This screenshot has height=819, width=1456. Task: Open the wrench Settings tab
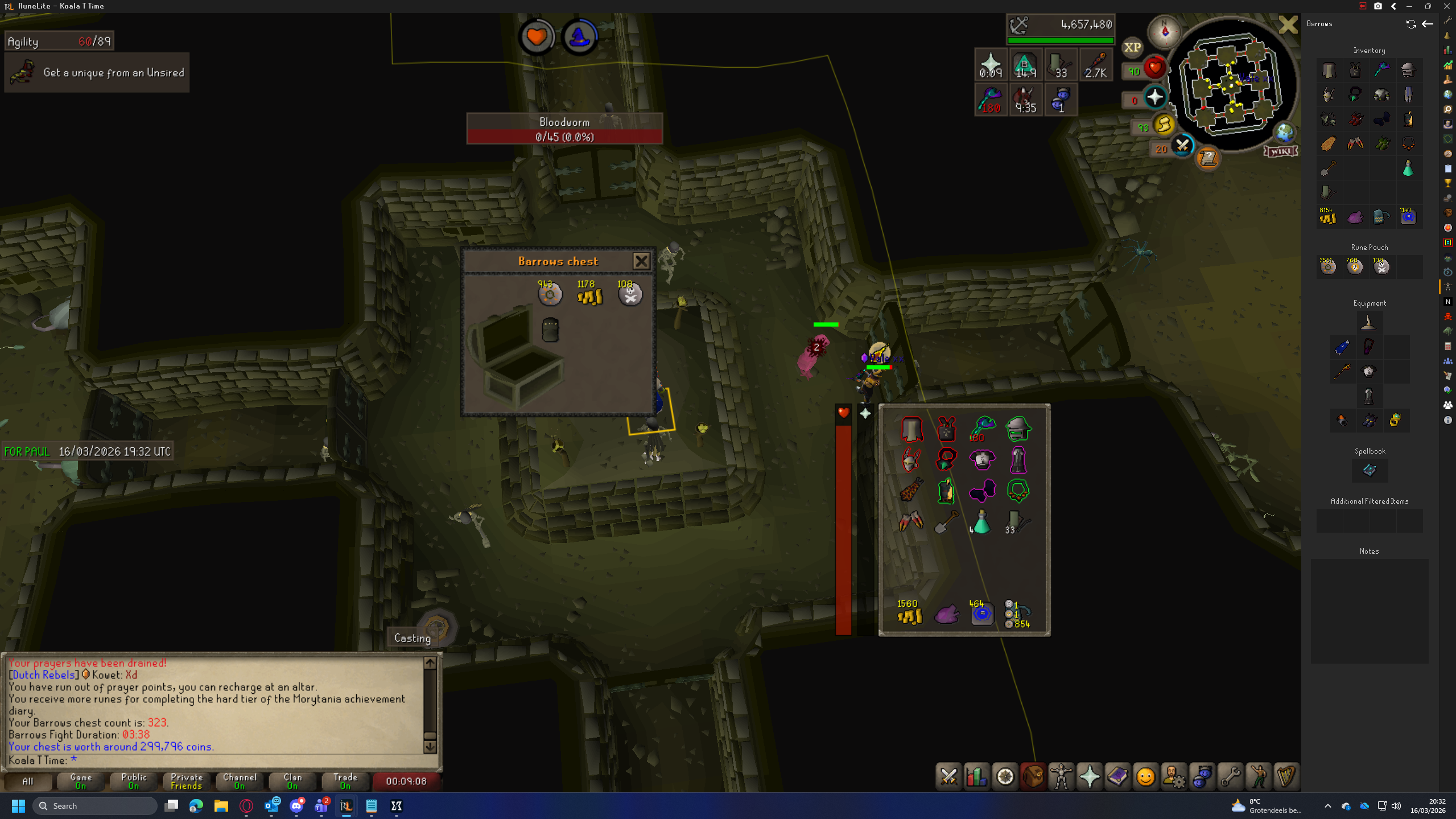(1230, 777)
